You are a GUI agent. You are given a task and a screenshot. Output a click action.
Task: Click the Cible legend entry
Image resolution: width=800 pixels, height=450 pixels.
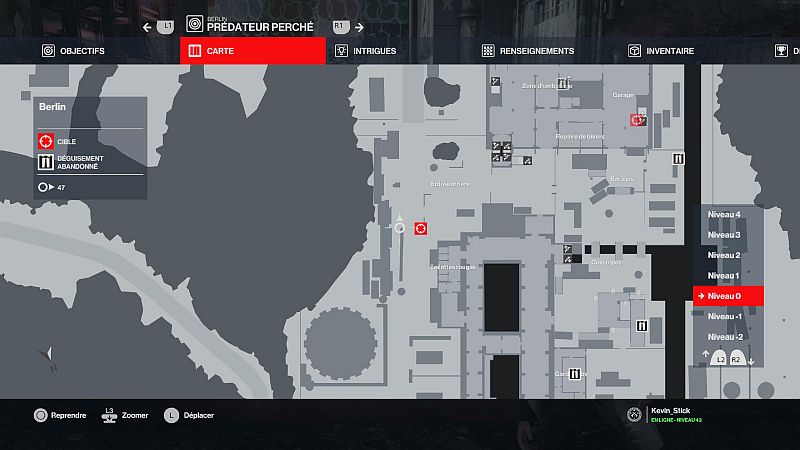[x=60, y=141]
